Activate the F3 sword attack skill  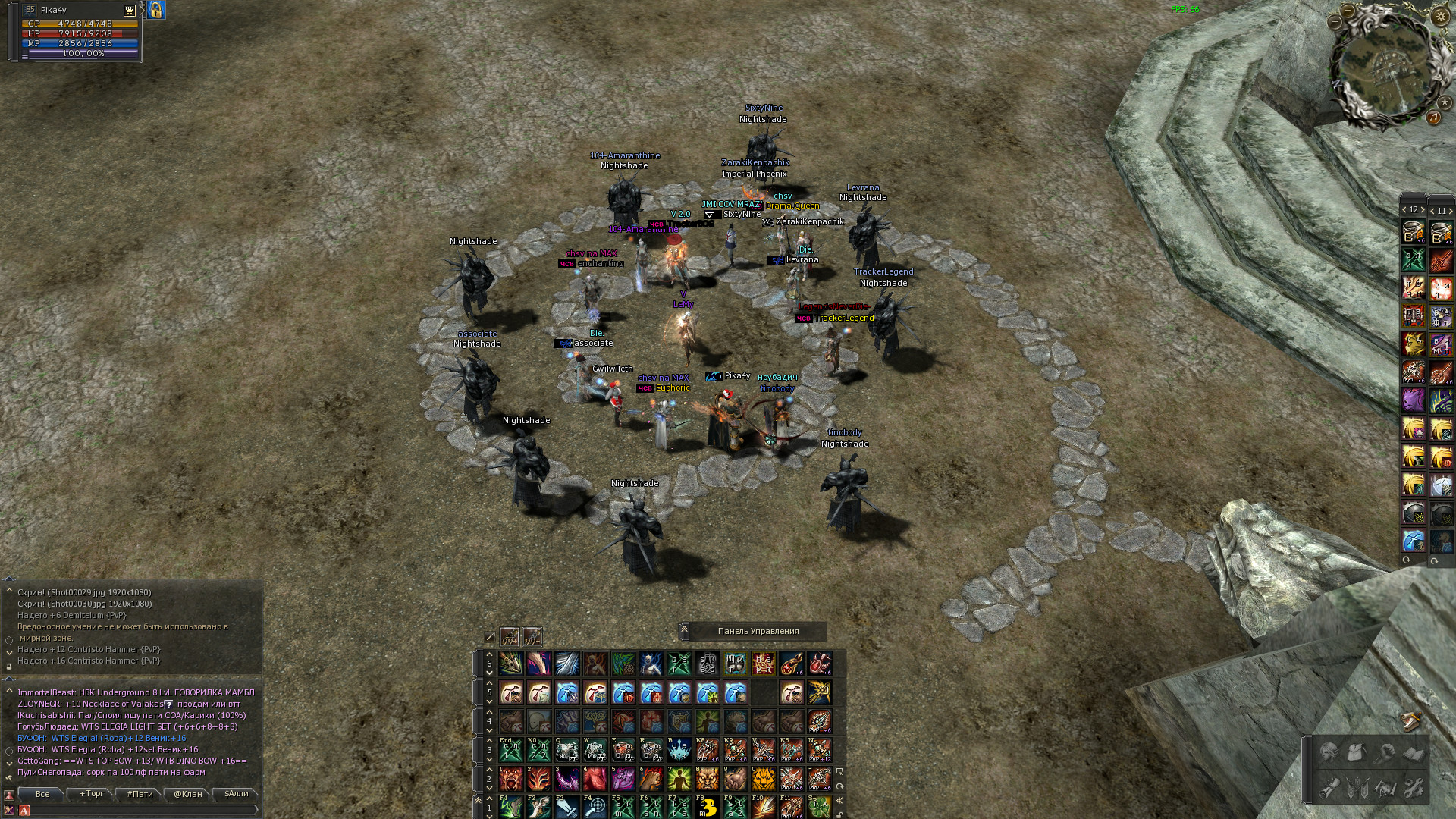tap(567, 807)
